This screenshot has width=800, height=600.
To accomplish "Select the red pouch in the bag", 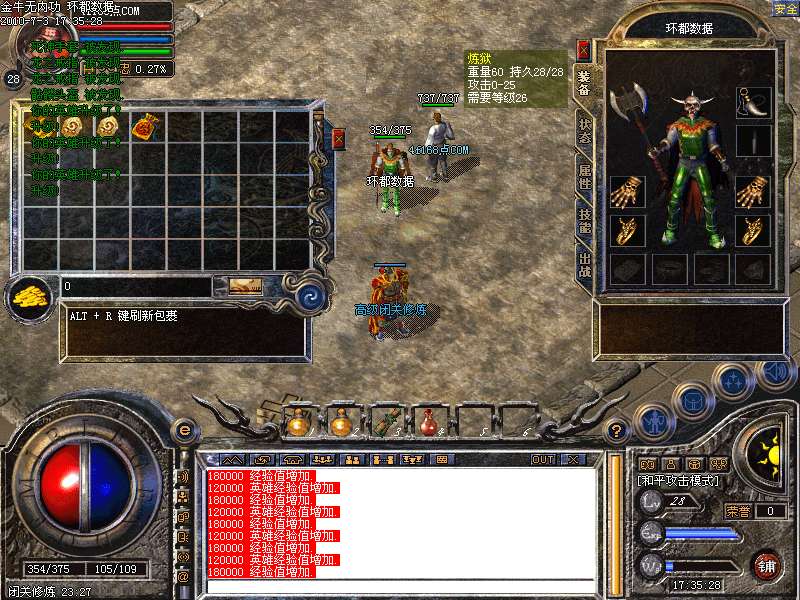I will [x=145, y=126].
